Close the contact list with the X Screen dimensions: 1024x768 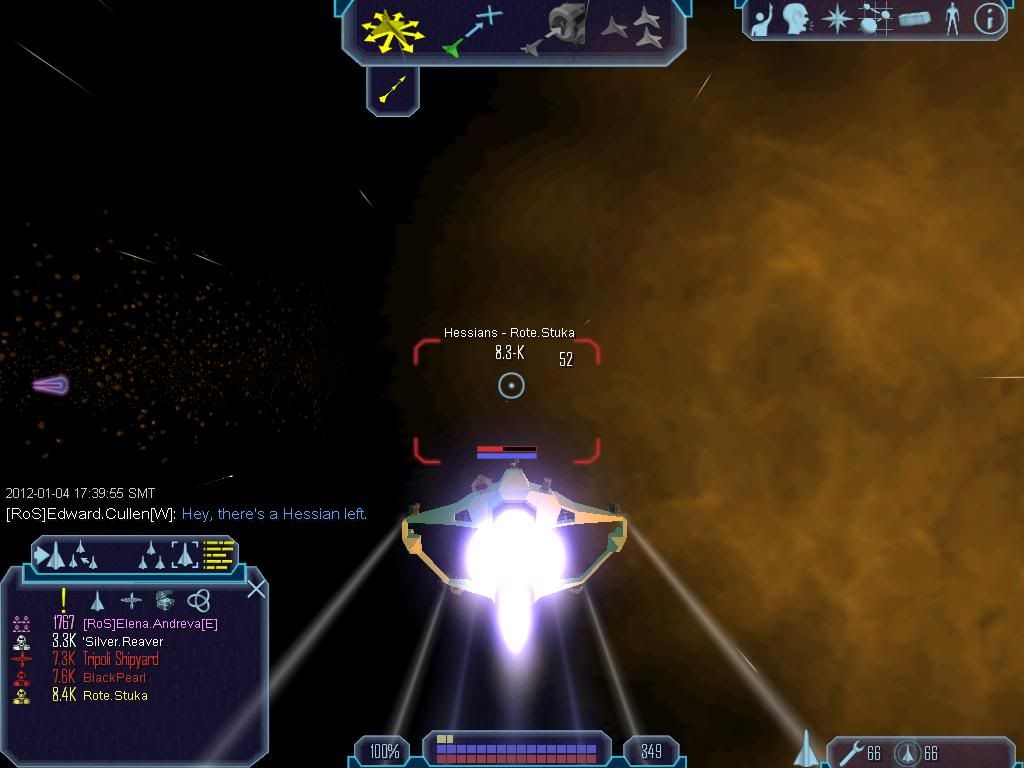[256, 588]
